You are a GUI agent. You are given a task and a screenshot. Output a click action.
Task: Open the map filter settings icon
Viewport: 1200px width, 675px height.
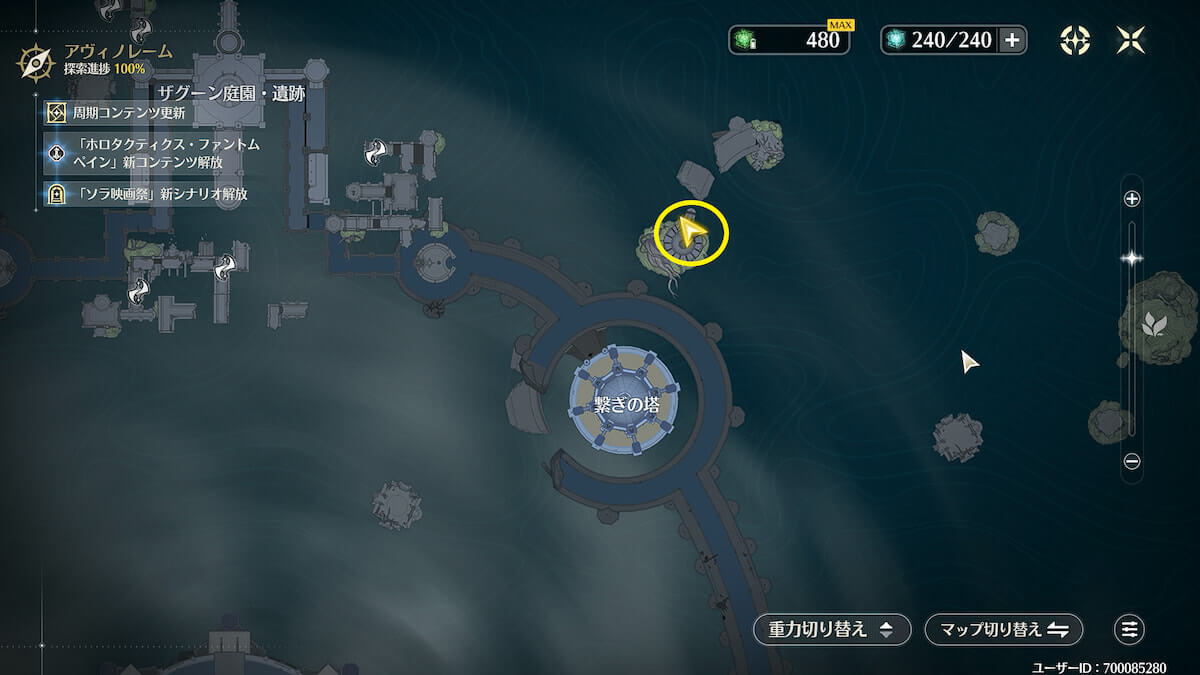coord(1129,629)
